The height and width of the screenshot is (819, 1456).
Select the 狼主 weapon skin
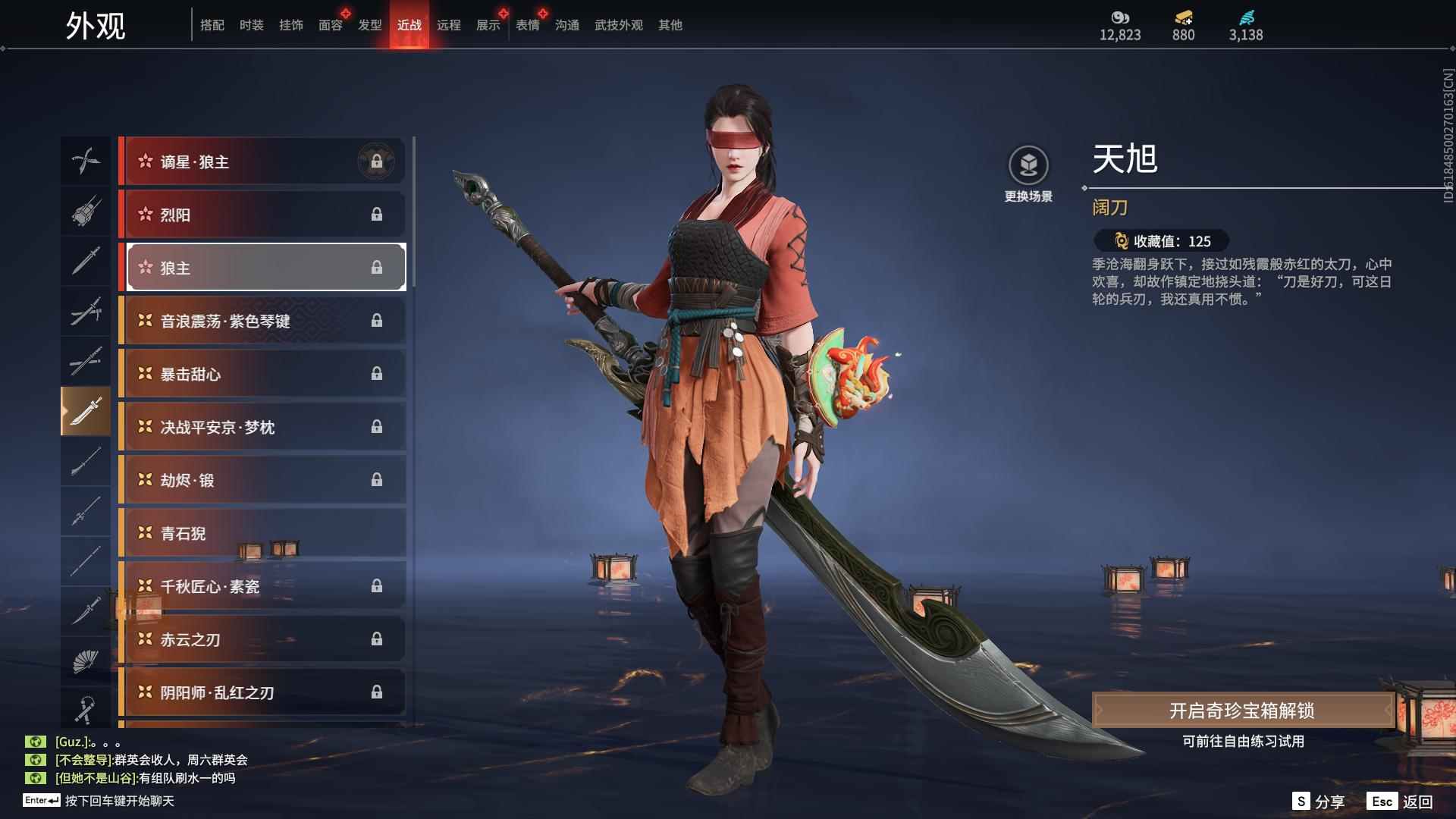pos(262,267)
